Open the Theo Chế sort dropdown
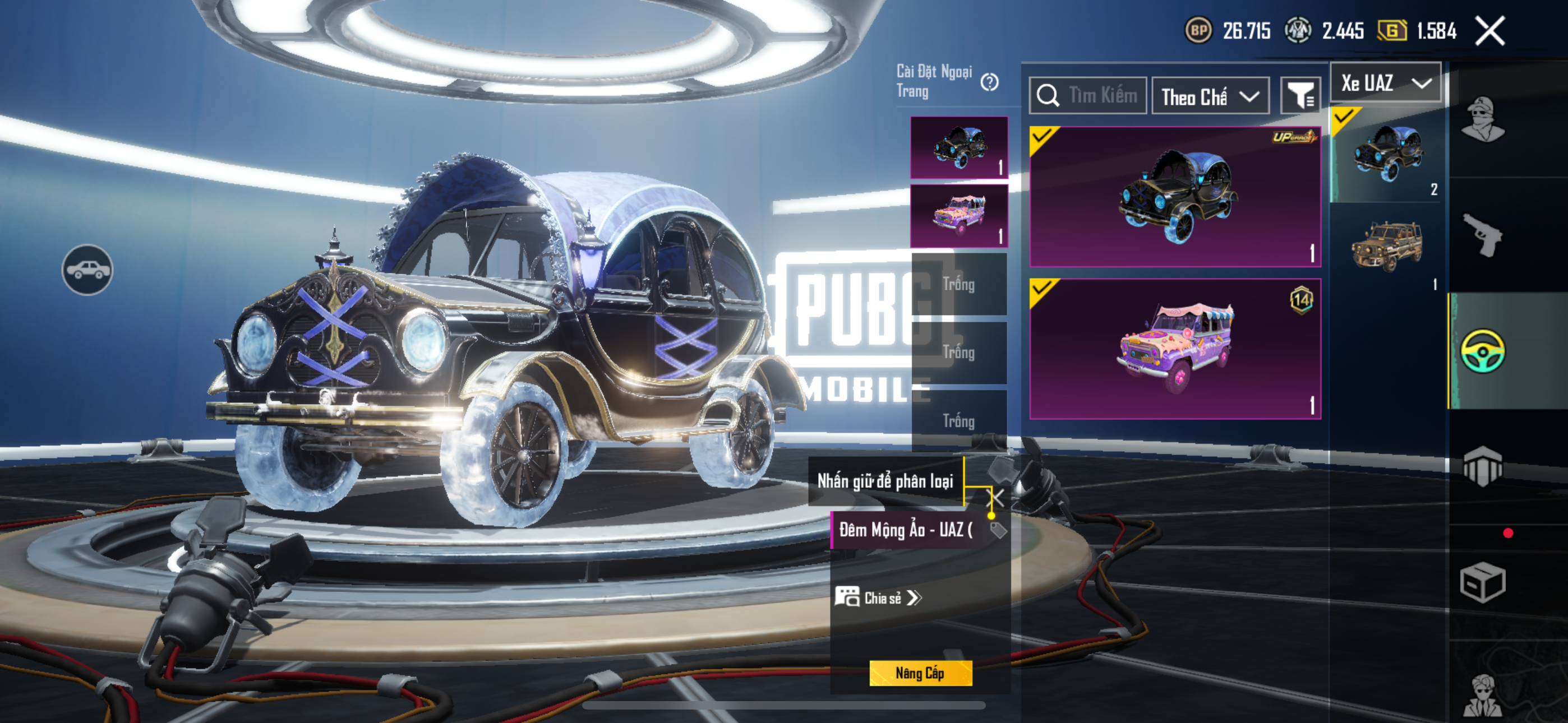The image size is (1568, 723). tap(1210, 96)
